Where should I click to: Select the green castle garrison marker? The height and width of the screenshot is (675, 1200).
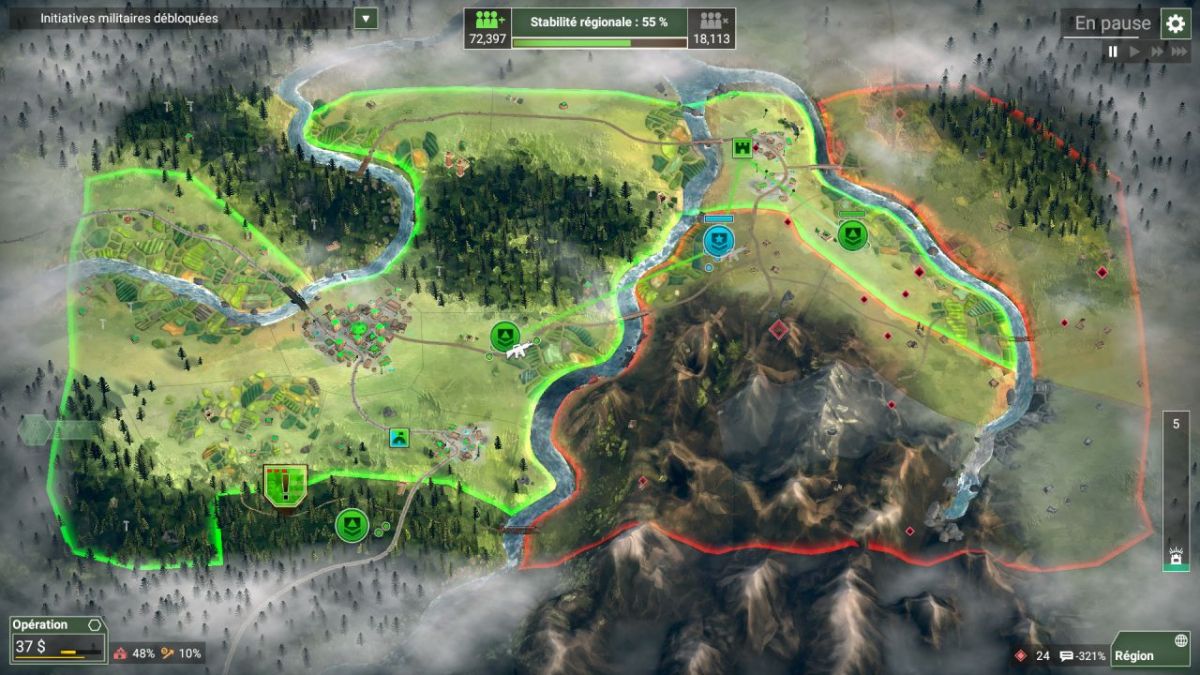click(742, 147)
